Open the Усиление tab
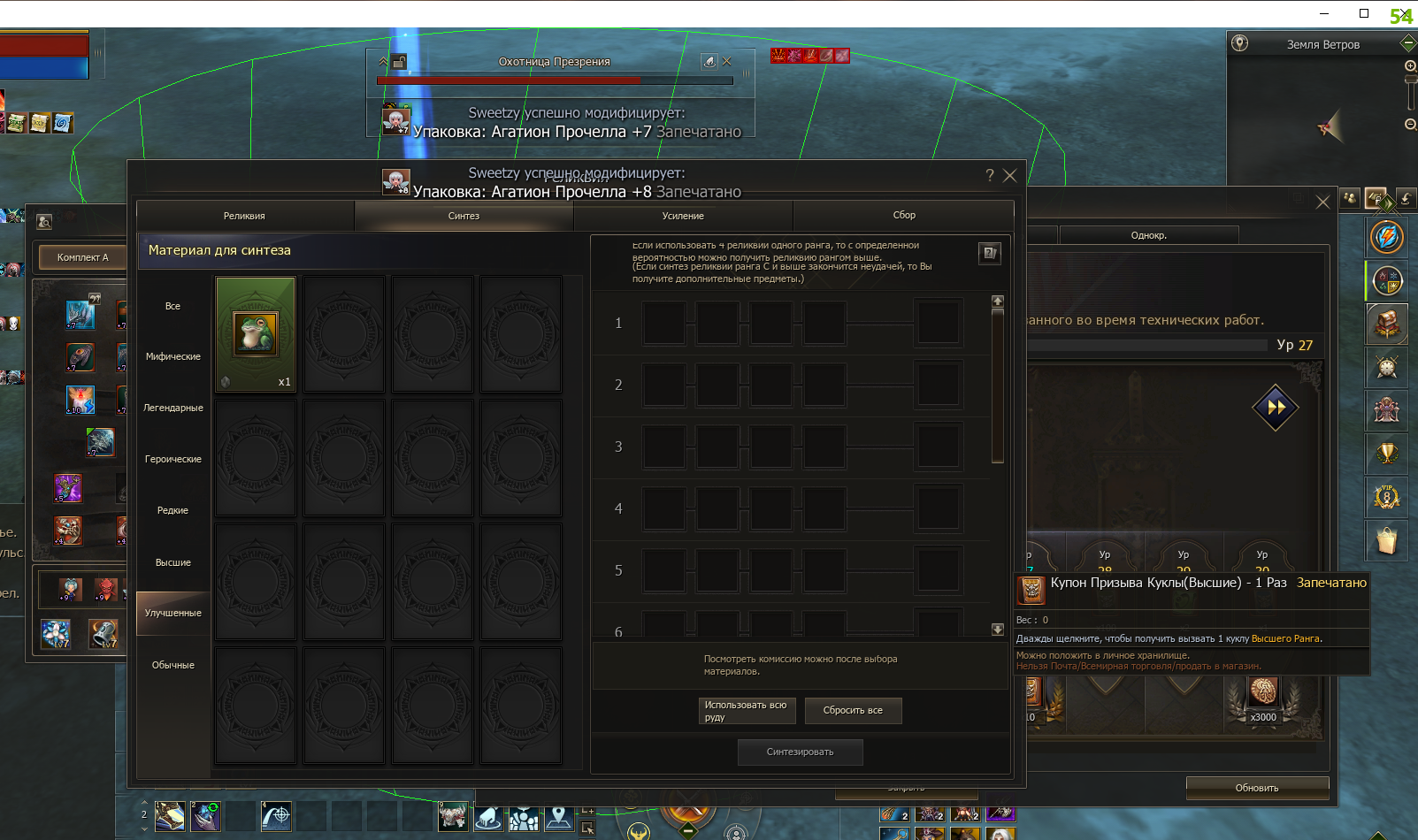 pos(683,216)
